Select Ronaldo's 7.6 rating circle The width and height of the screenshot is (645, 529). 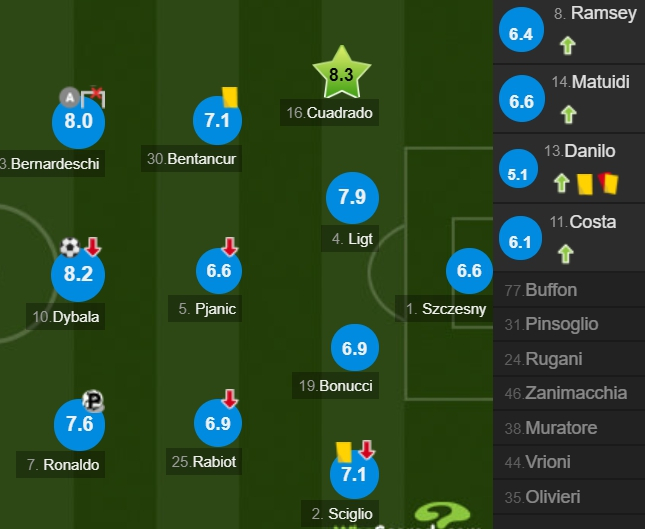(x=79, y=424)
